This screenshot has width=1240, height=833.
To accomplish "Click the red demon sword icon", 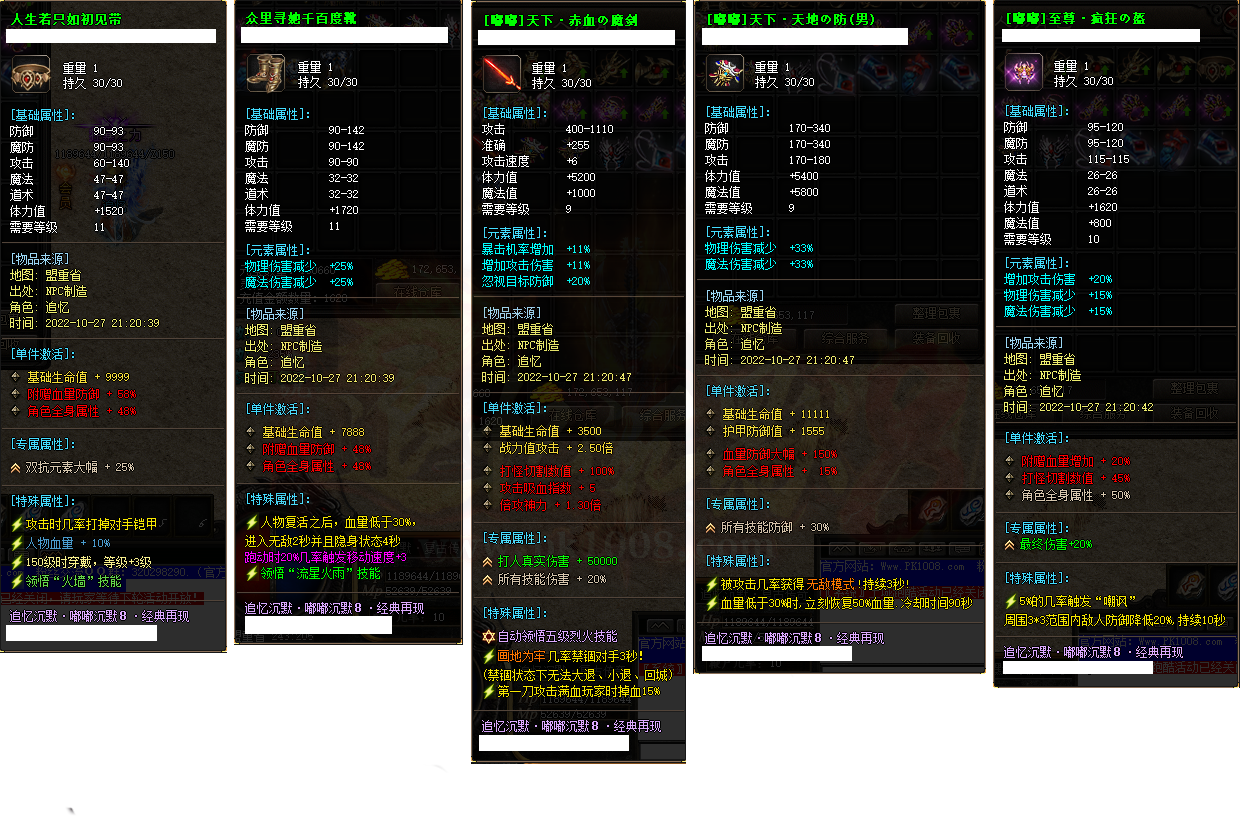I will [501, 75].
